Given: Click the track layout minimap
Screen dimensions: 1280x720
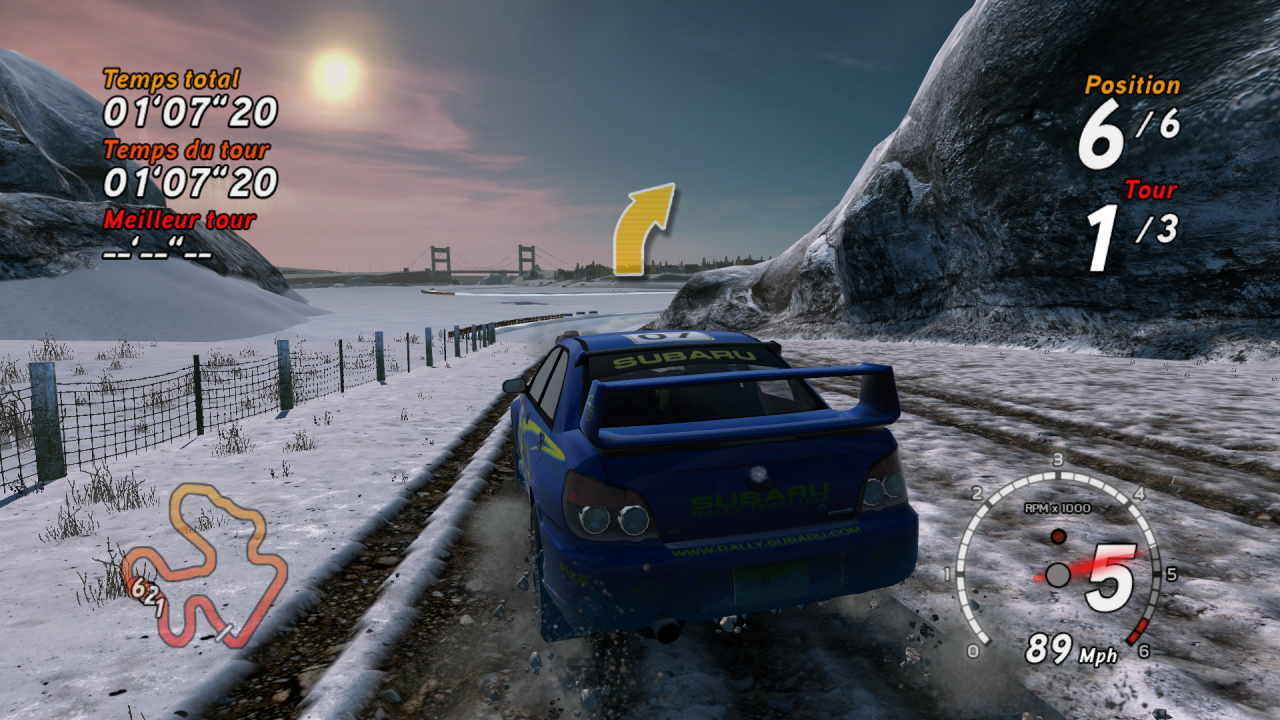Looking at the screenshot, I should coord(206,565).
